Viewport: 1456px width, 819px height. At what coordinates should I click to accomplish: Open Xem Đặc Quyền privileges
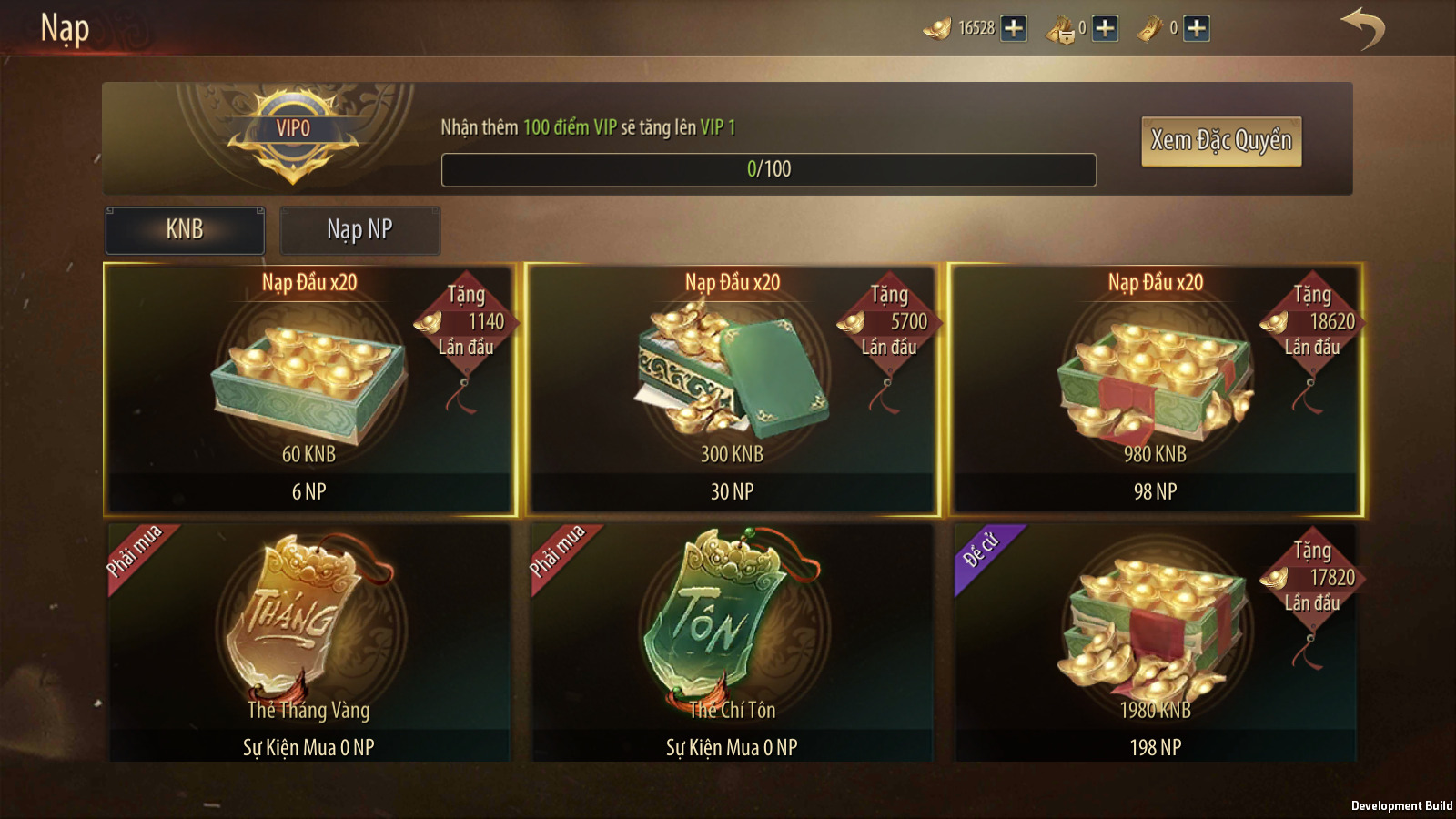(x=1220, y=141)
